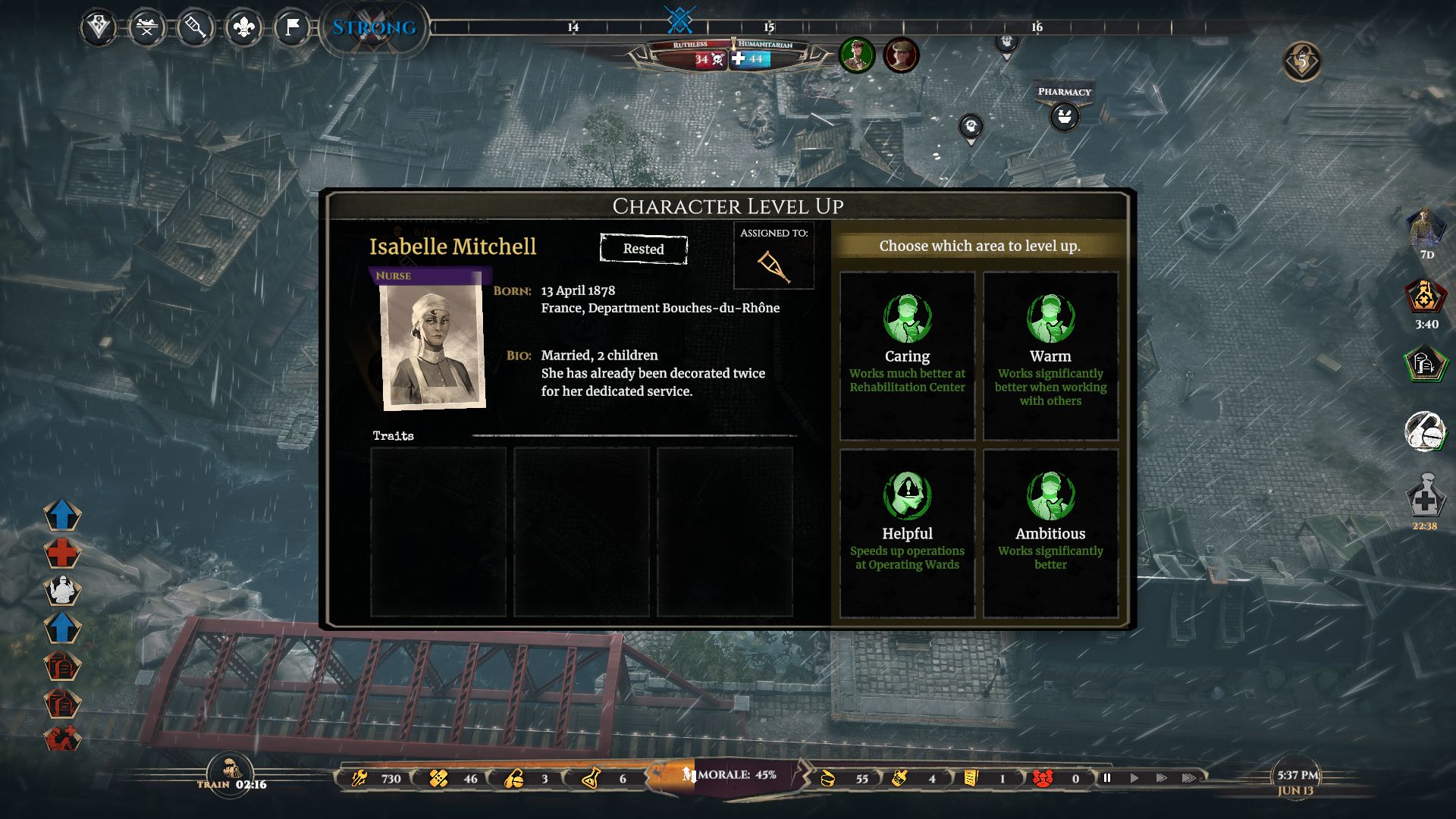Set game speed to double fast-forward
1456x819 pixels.
coord(1161,778)
